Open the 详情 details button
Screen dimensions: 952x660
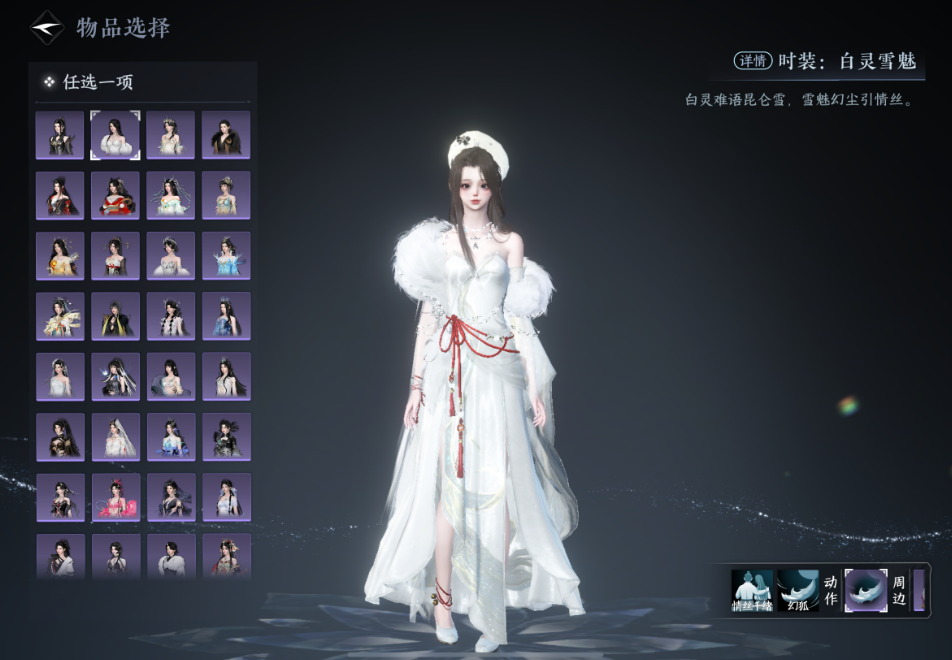click(754, 61)
